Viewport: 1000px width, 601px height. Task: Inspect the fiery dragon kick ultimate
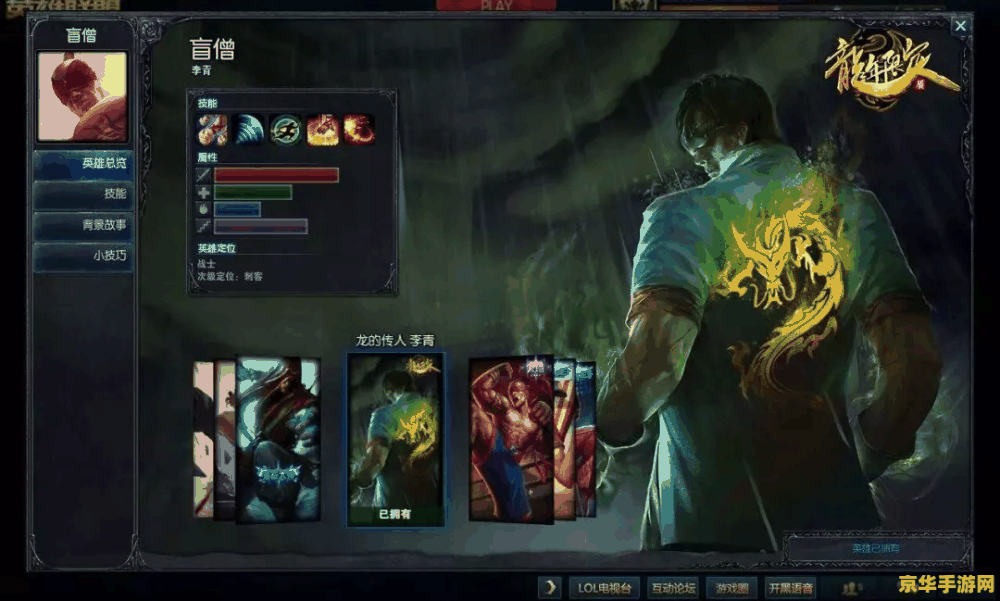(x=358, y=129)
